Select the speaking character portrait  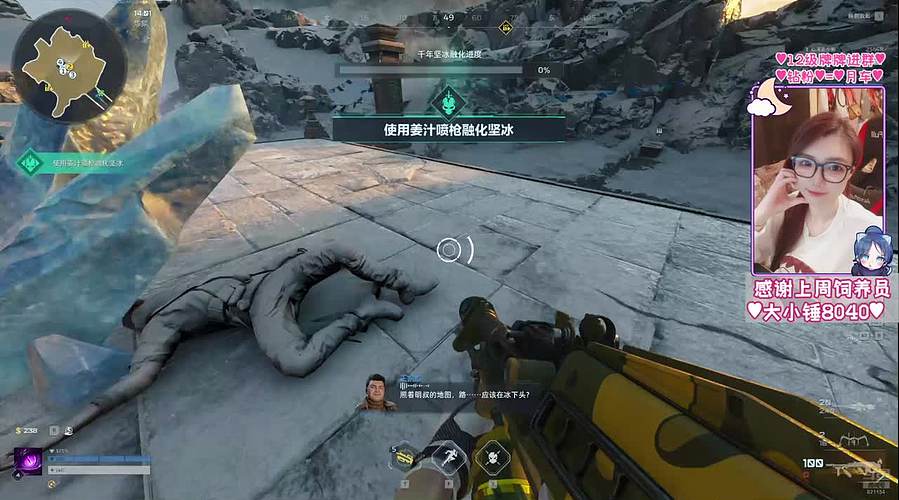click(x=377, y=392)
